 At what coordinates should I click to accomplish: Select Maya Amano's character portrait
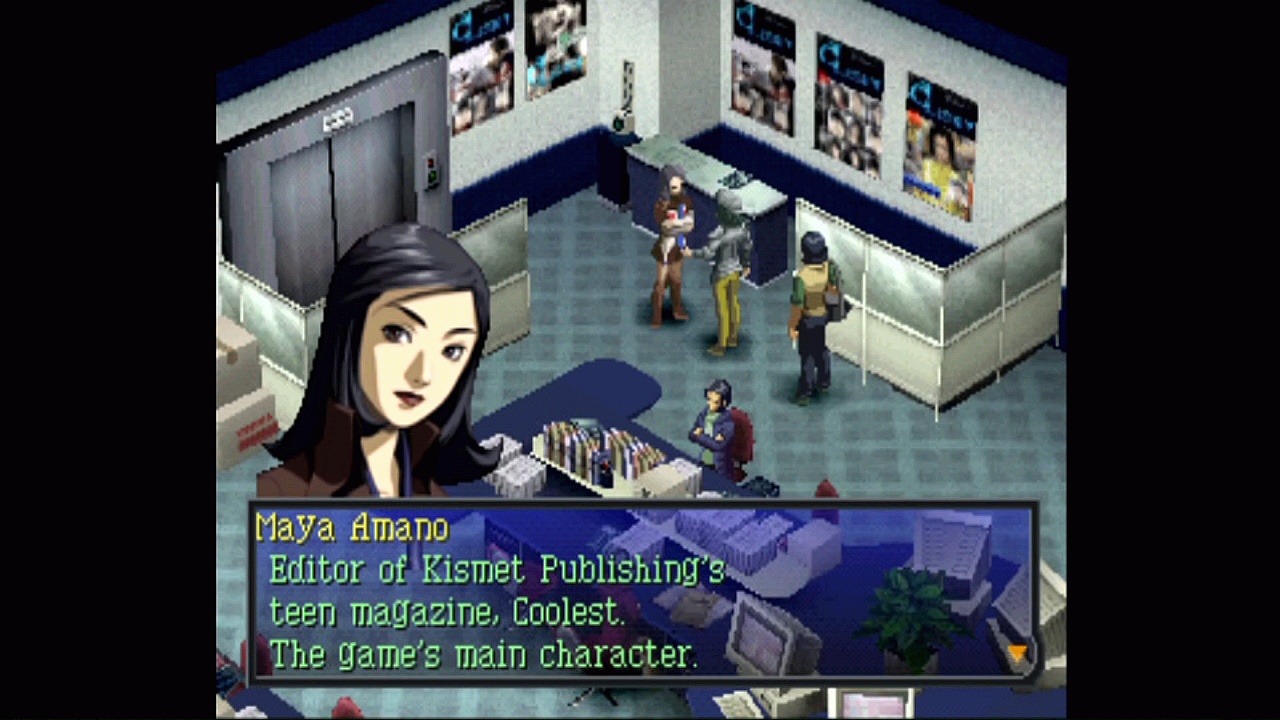[x=400, y=360]
